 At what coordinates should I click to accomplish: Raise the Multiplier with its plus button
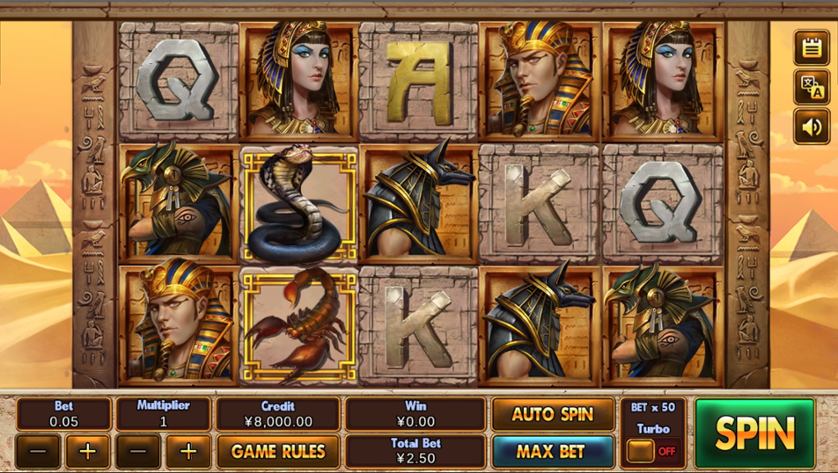188,451
